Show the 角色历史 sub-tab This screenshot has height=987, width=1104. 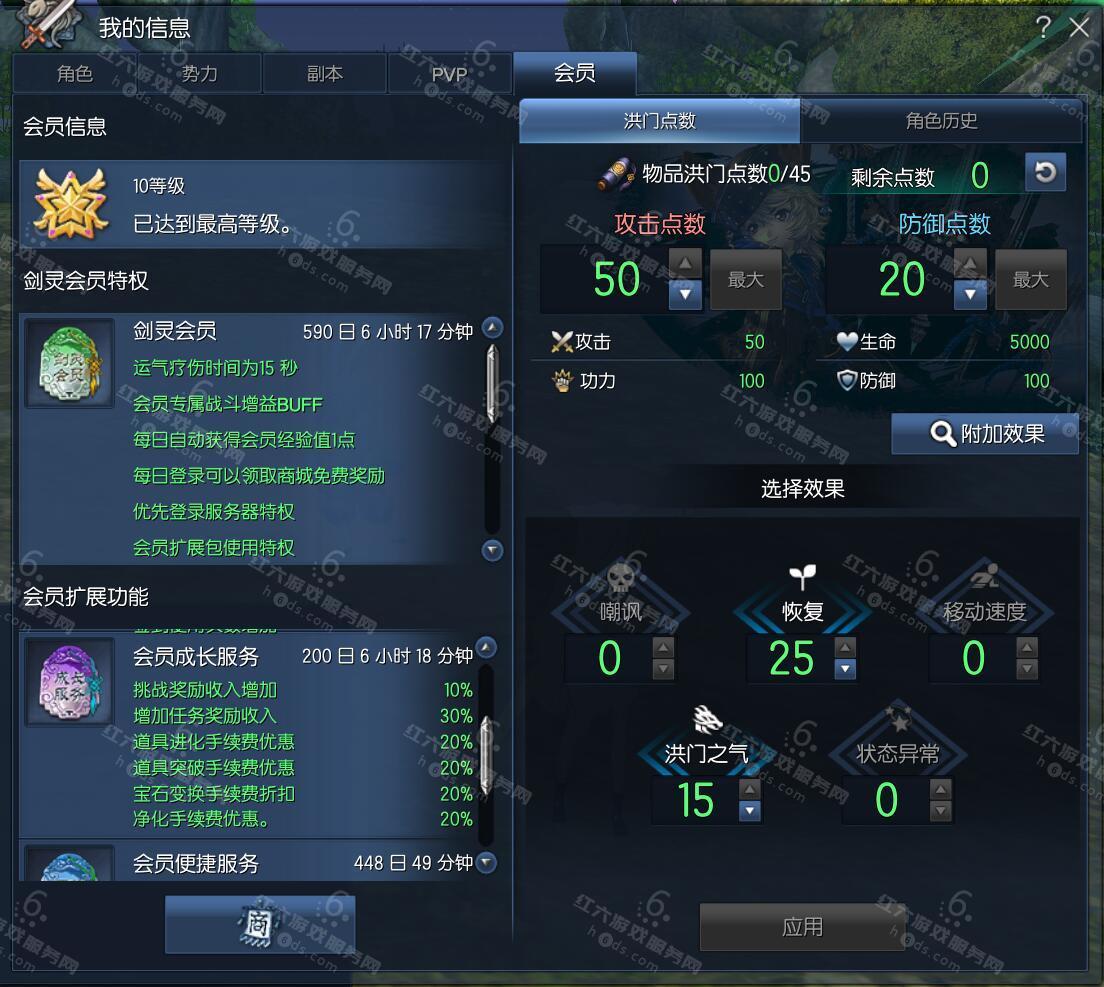941,122
